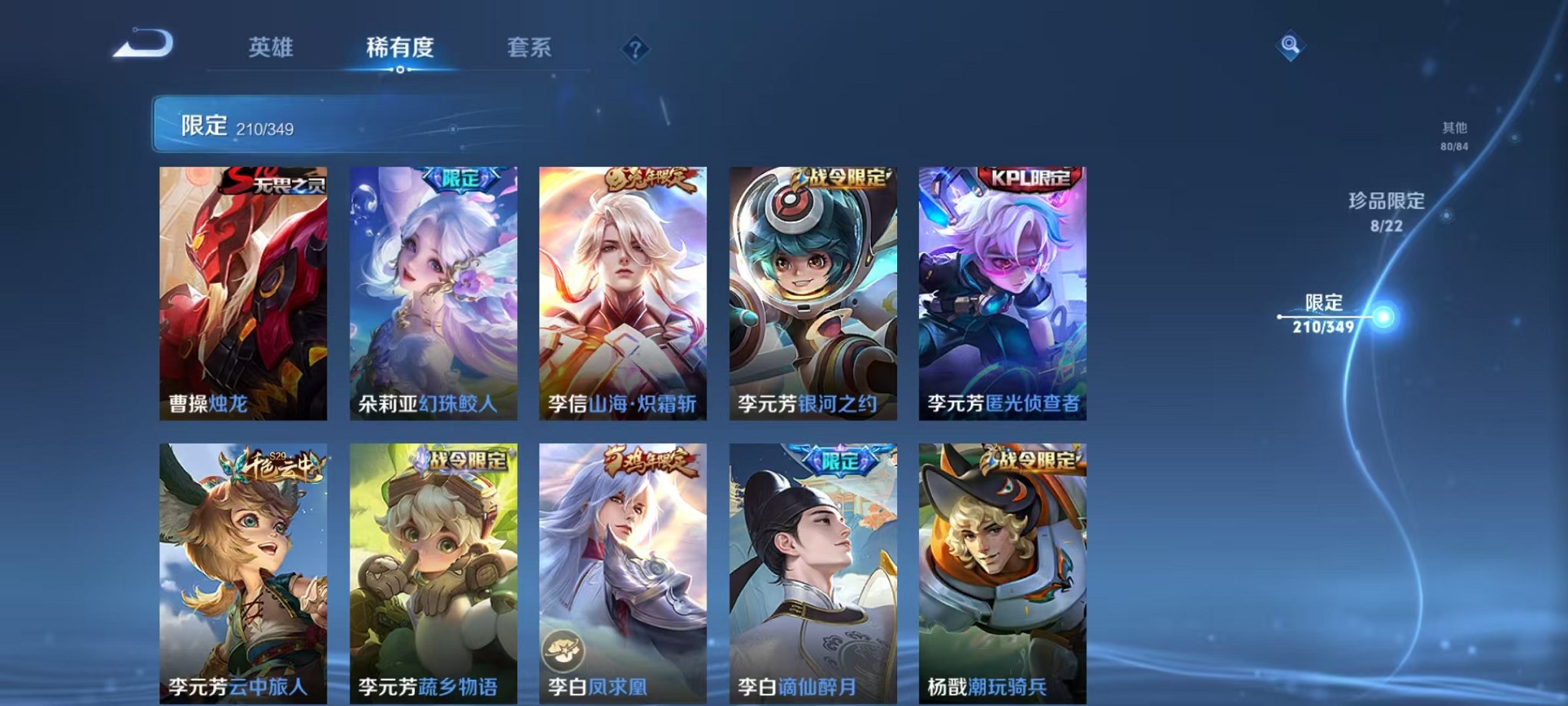Click the 限定 badge on 幻珠鲛人 card
The height and width of the screenshot is (706, 1568).
461,178
